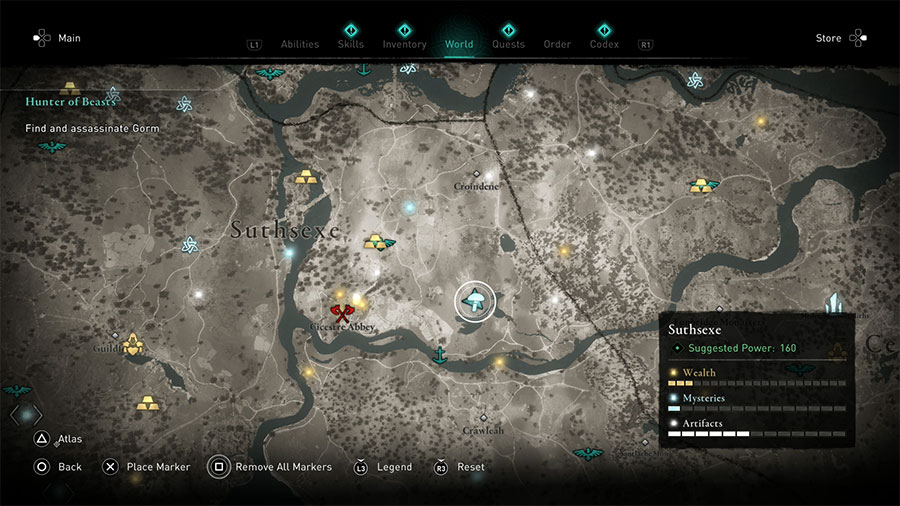Choose Remove All Markers

(283, 467)
